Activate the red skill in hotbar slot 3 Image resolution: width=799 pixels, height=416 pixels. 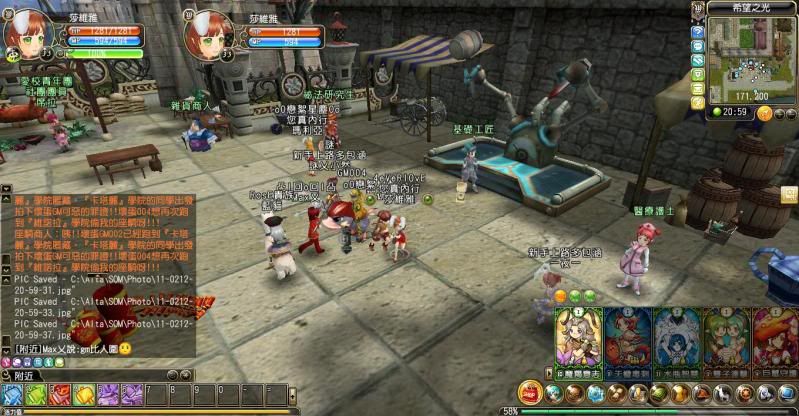click(x=60, y=394)
